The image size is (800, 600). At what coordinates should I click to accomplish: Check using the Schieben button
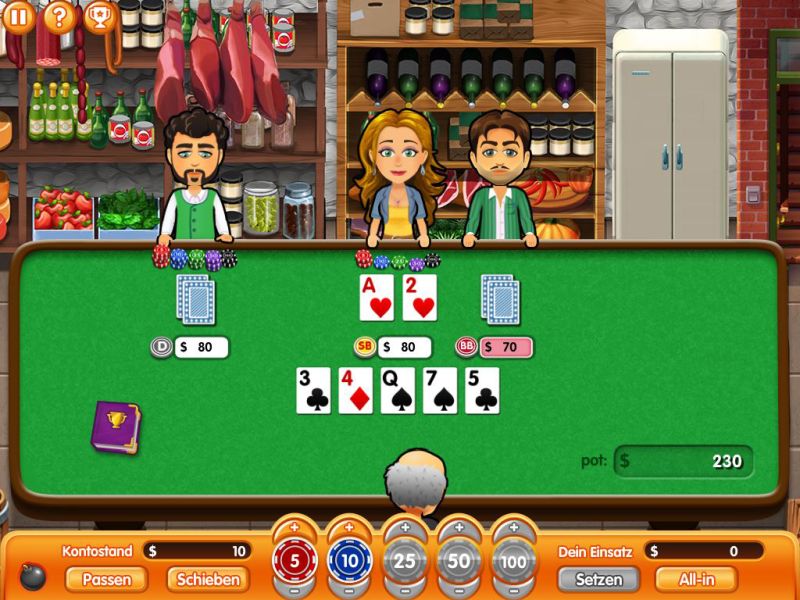pyautogui.click(x=208, y=579)
